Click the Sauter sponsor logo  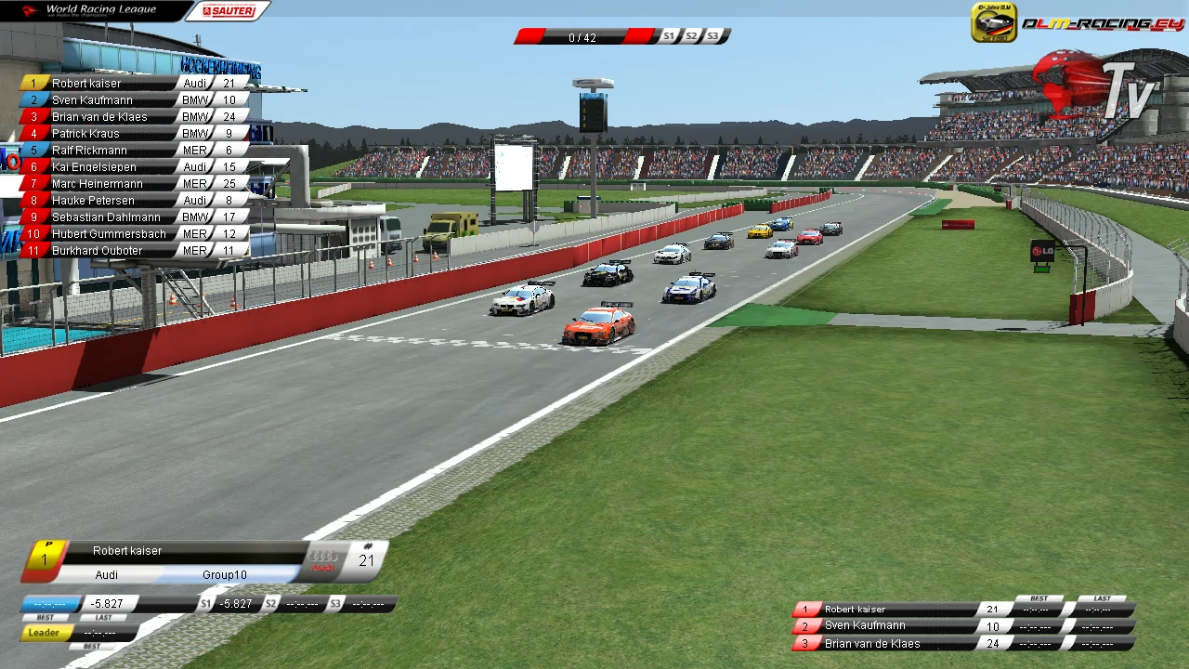(x=228, y=11)
